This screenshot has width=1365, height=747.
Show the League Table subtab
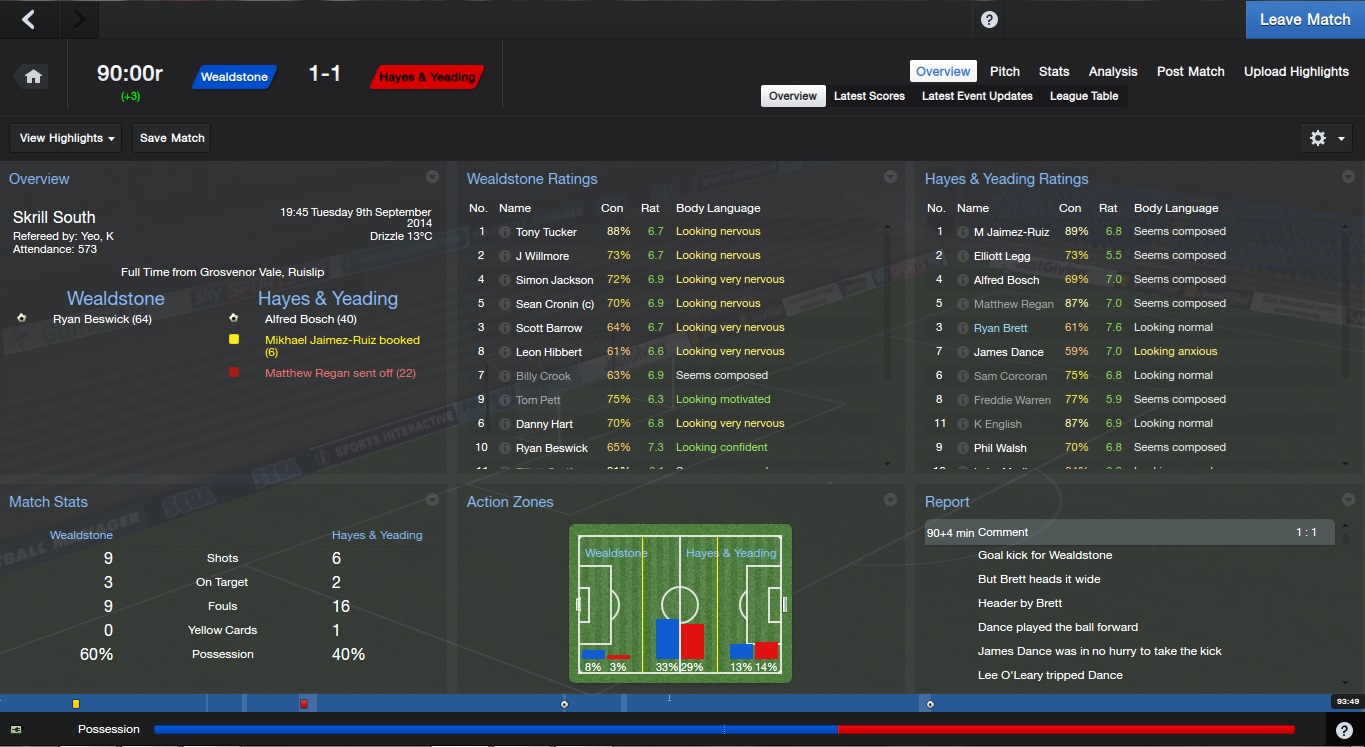pyautogui.click(x=1083, y=96)
